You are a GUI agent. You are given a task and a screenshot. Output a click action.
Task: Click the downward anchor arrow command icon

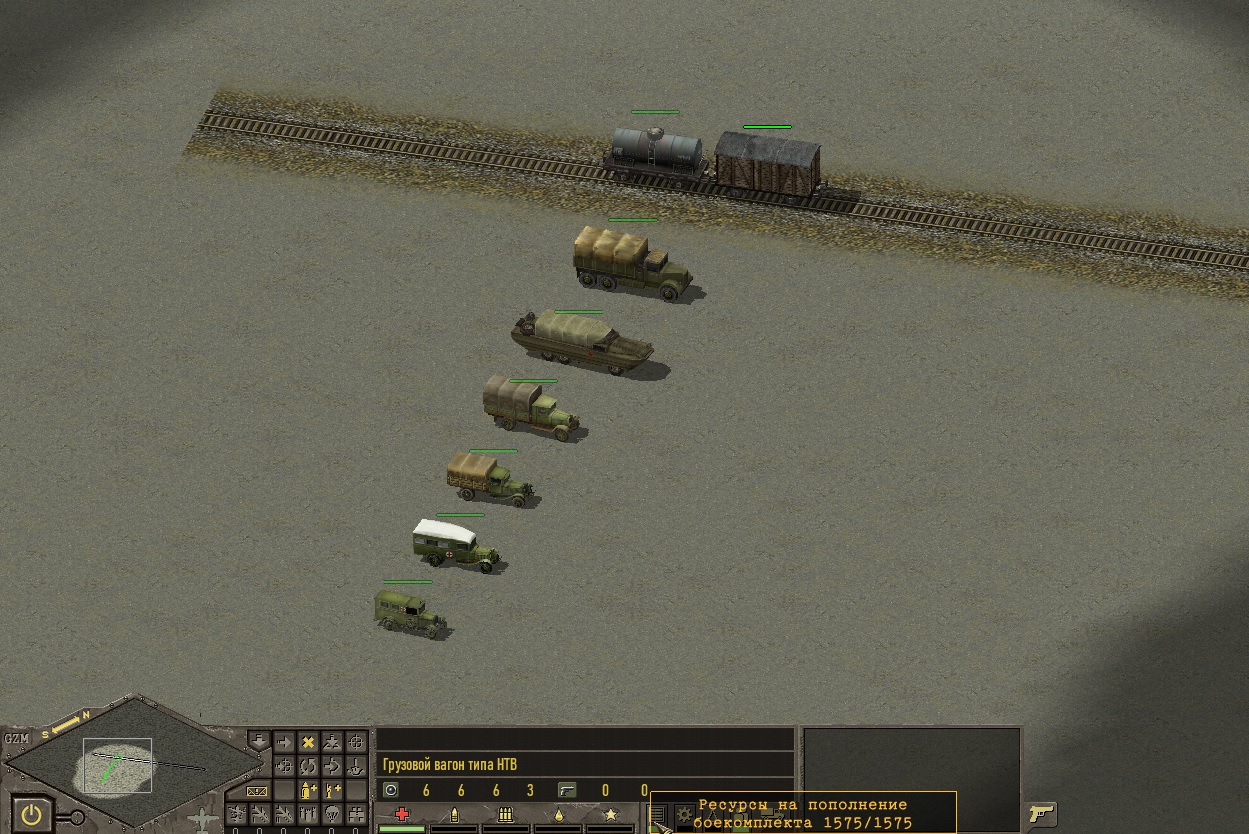[356, 767]
